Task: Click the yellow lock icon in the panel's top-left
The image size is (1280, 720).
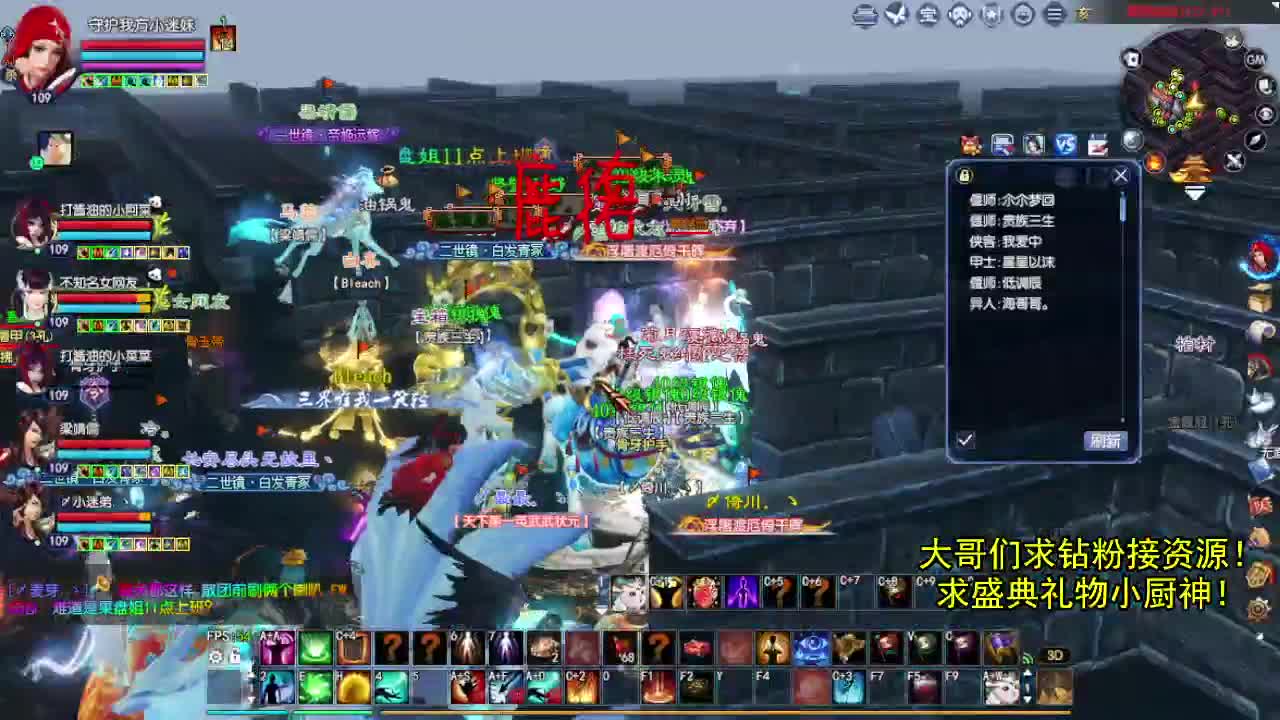Action: (x=964, y=175)
